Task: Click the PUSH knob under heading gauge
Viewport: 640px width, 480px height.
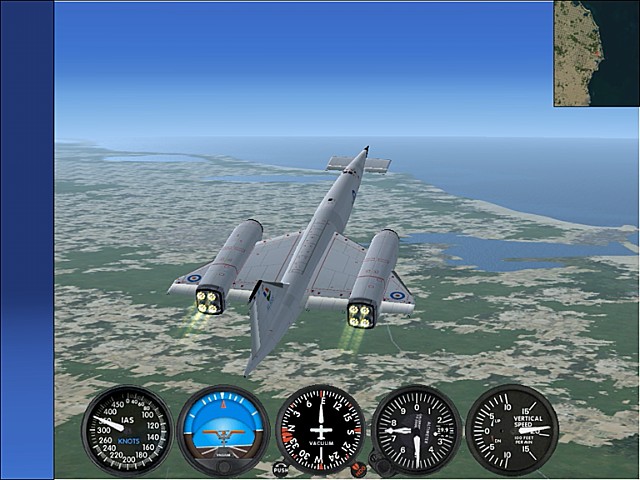Action: [x=281, y=468]
